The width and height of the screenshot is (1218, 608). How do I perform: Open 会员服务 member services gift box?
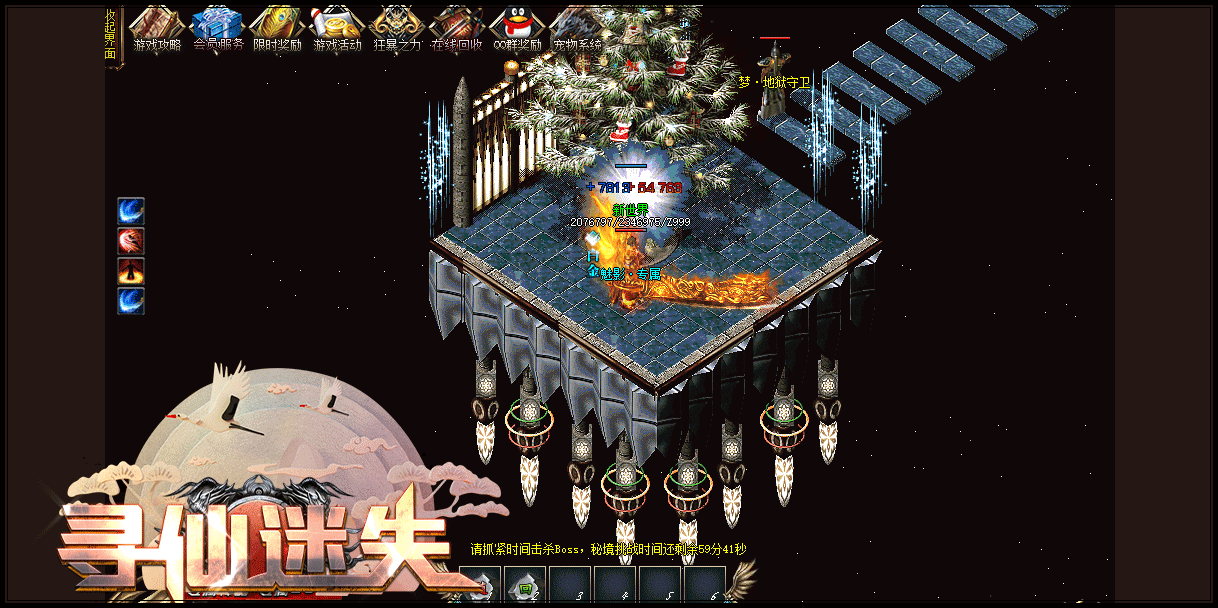coord(217,30)
